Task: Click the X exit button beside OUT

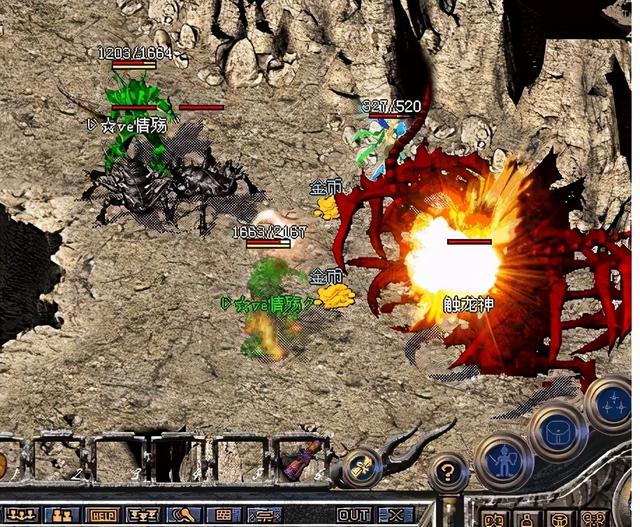Action: click(395, 515)
